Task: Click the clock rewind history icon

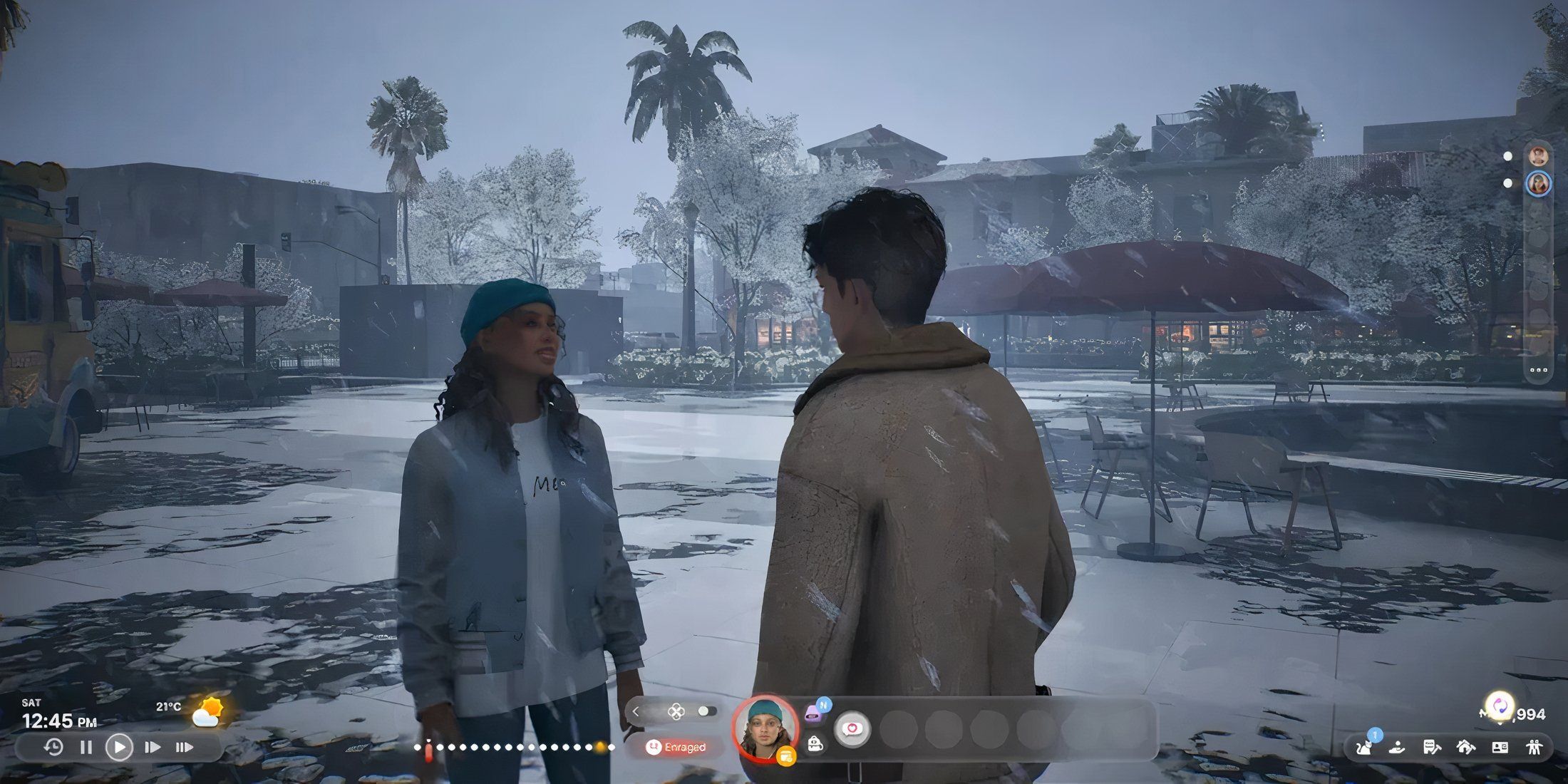Action: 53,748
